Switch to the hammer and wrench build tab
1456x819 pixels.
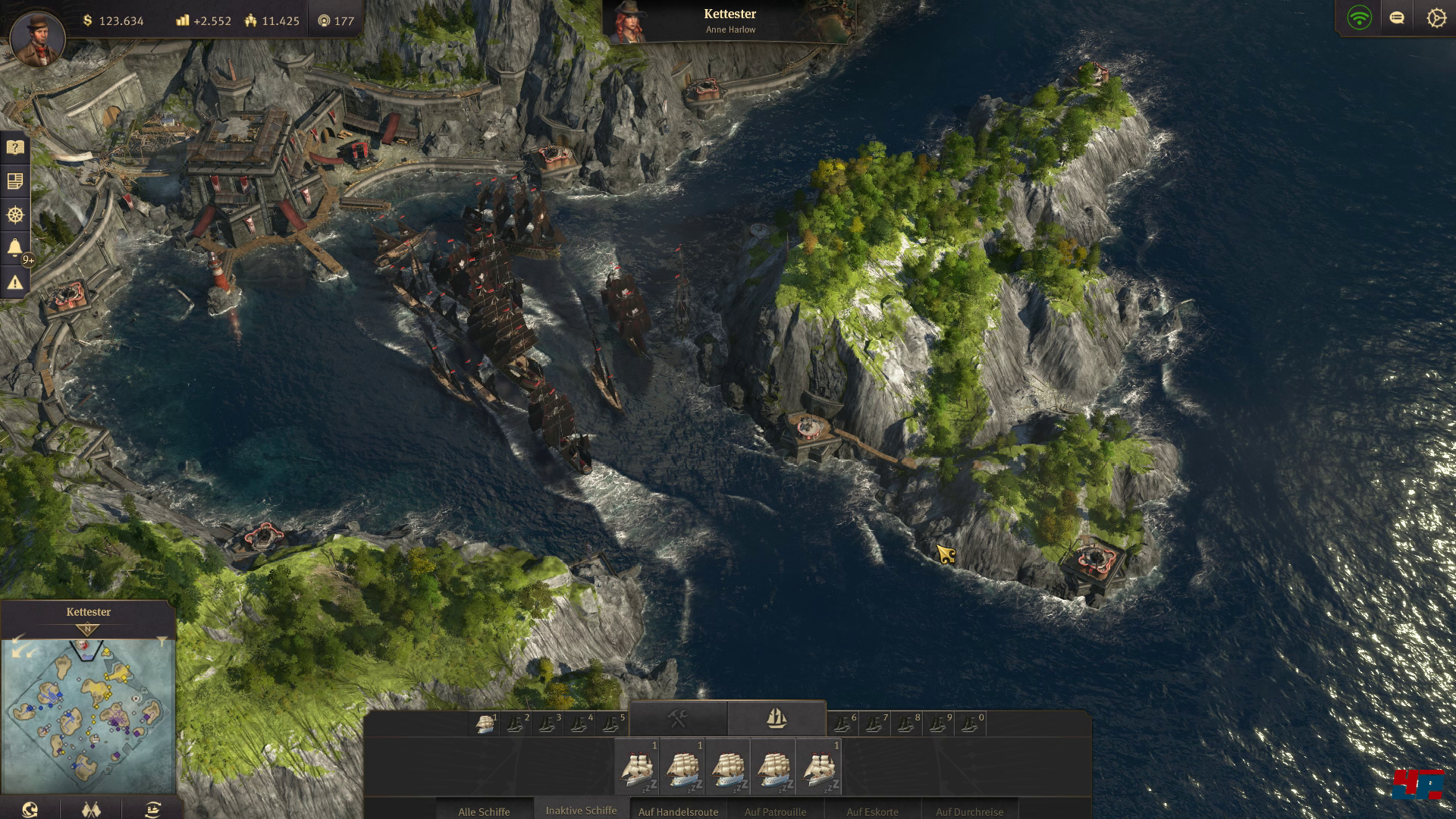(x=678, y=718)
